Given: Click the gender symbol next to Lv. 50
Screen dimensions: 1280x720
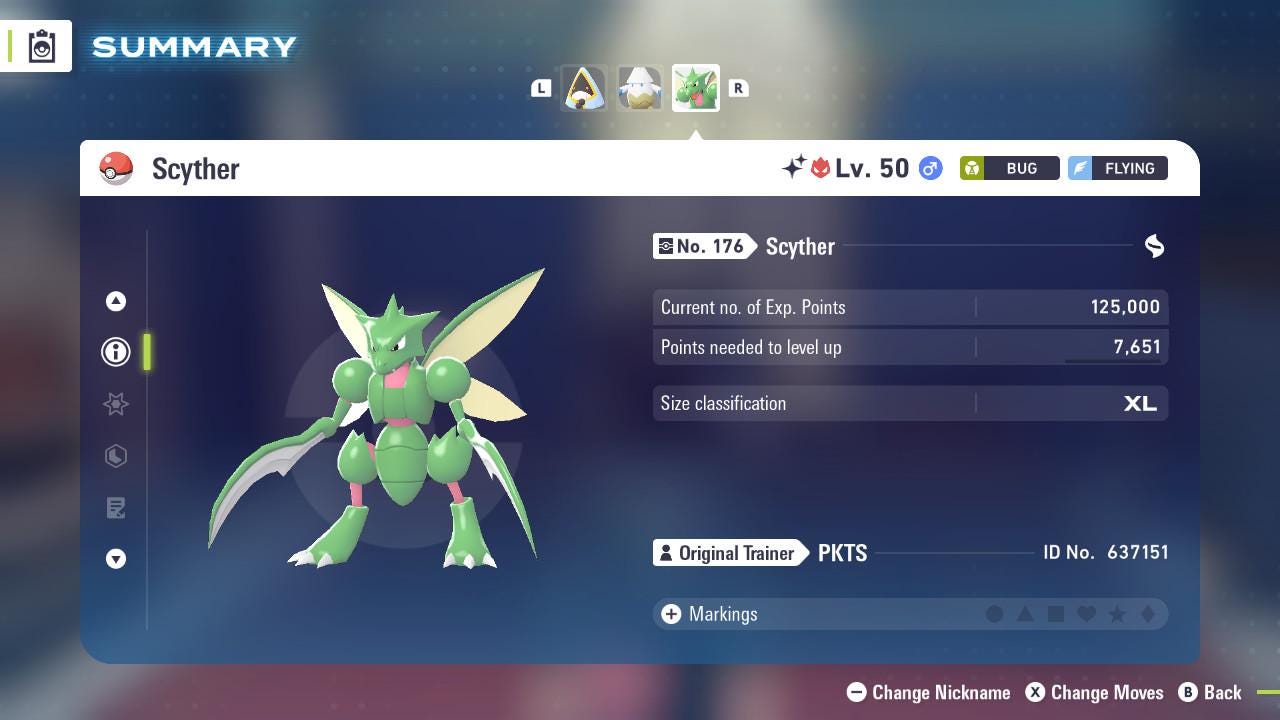Looking at the screenshot, I should (930, 168).
